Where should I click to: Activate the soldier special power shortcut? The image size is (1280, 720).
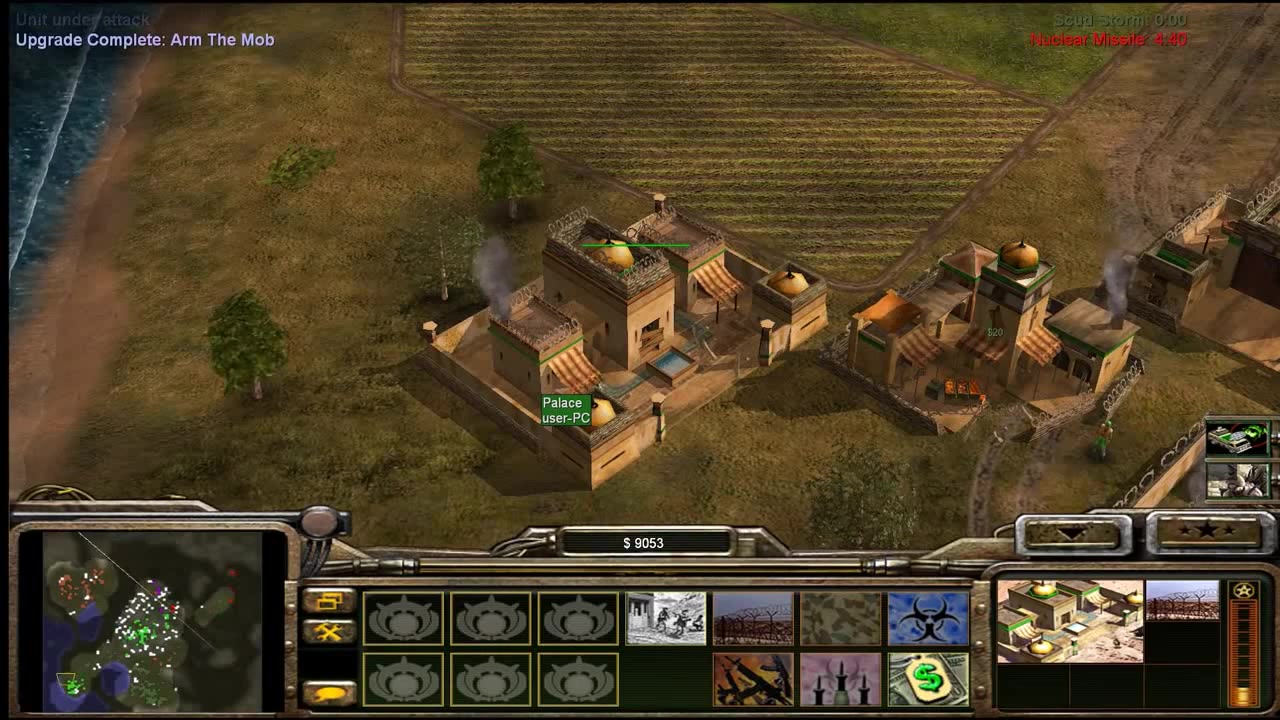[1237, 480]
